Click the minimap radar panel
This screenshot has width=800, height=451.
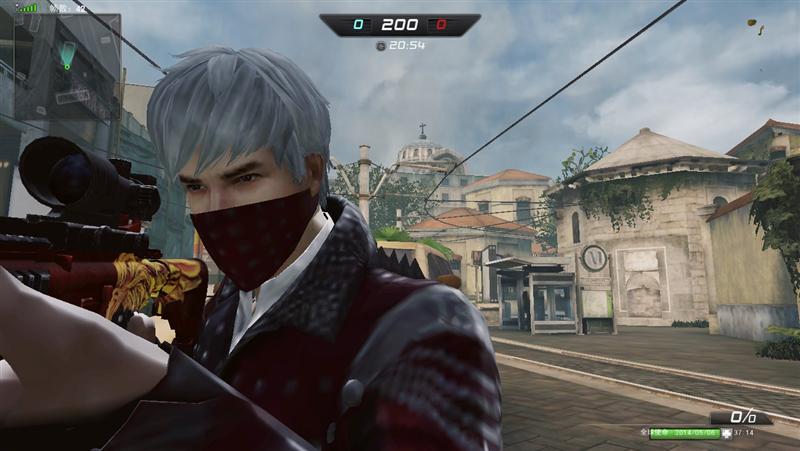pyautogui.click(x=60, y=64)
